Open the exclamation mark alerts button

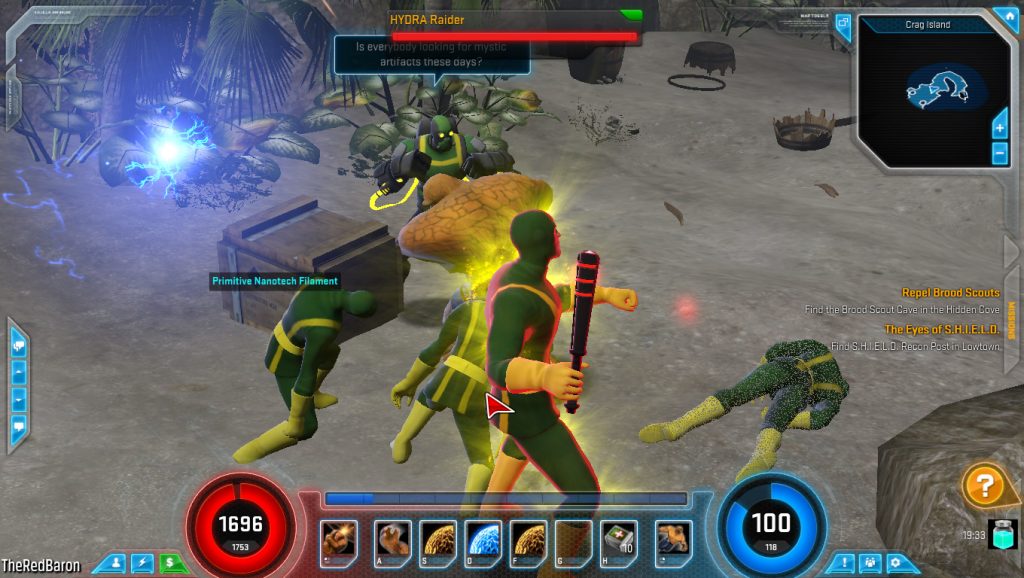tap(843, 563)
